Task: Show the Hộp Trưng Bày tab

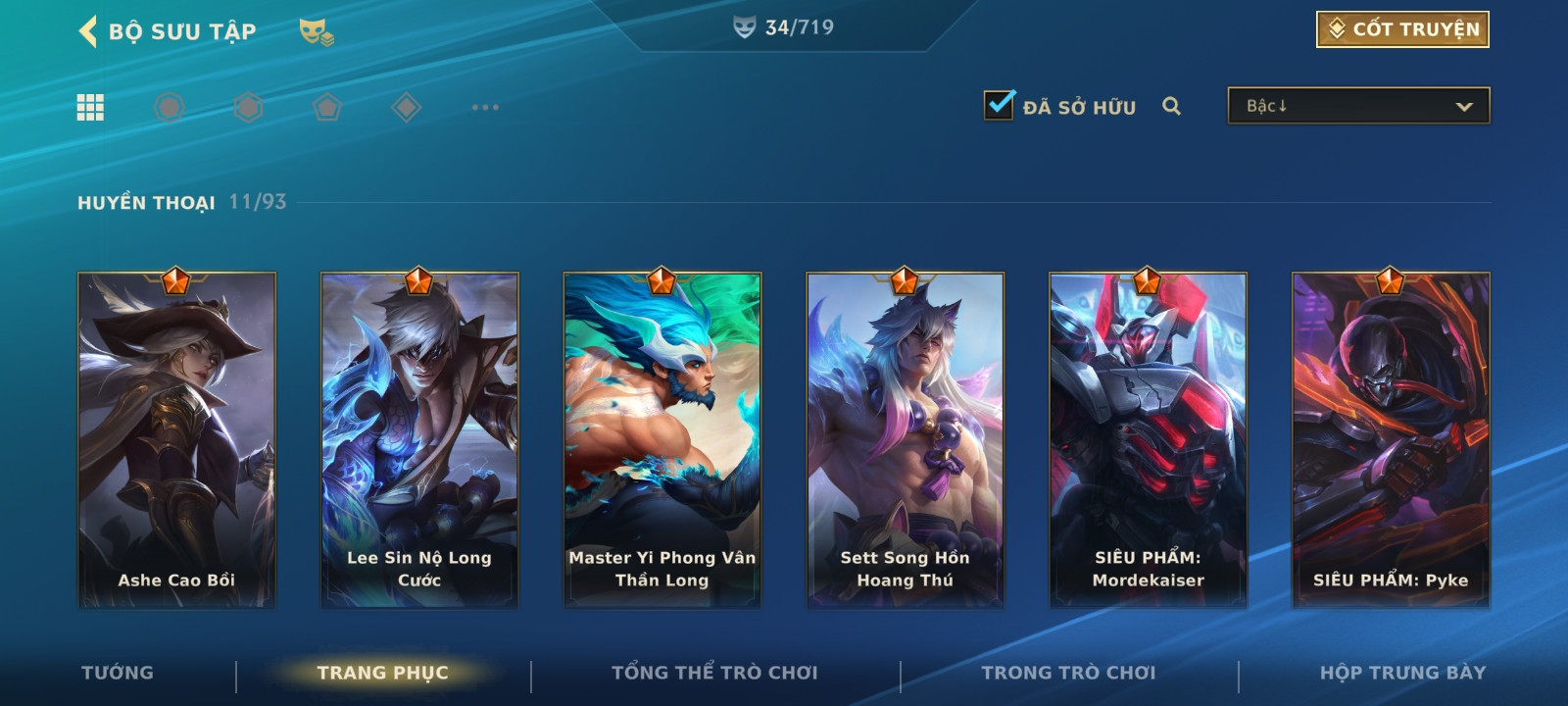Action: (x=1402, y=673)
